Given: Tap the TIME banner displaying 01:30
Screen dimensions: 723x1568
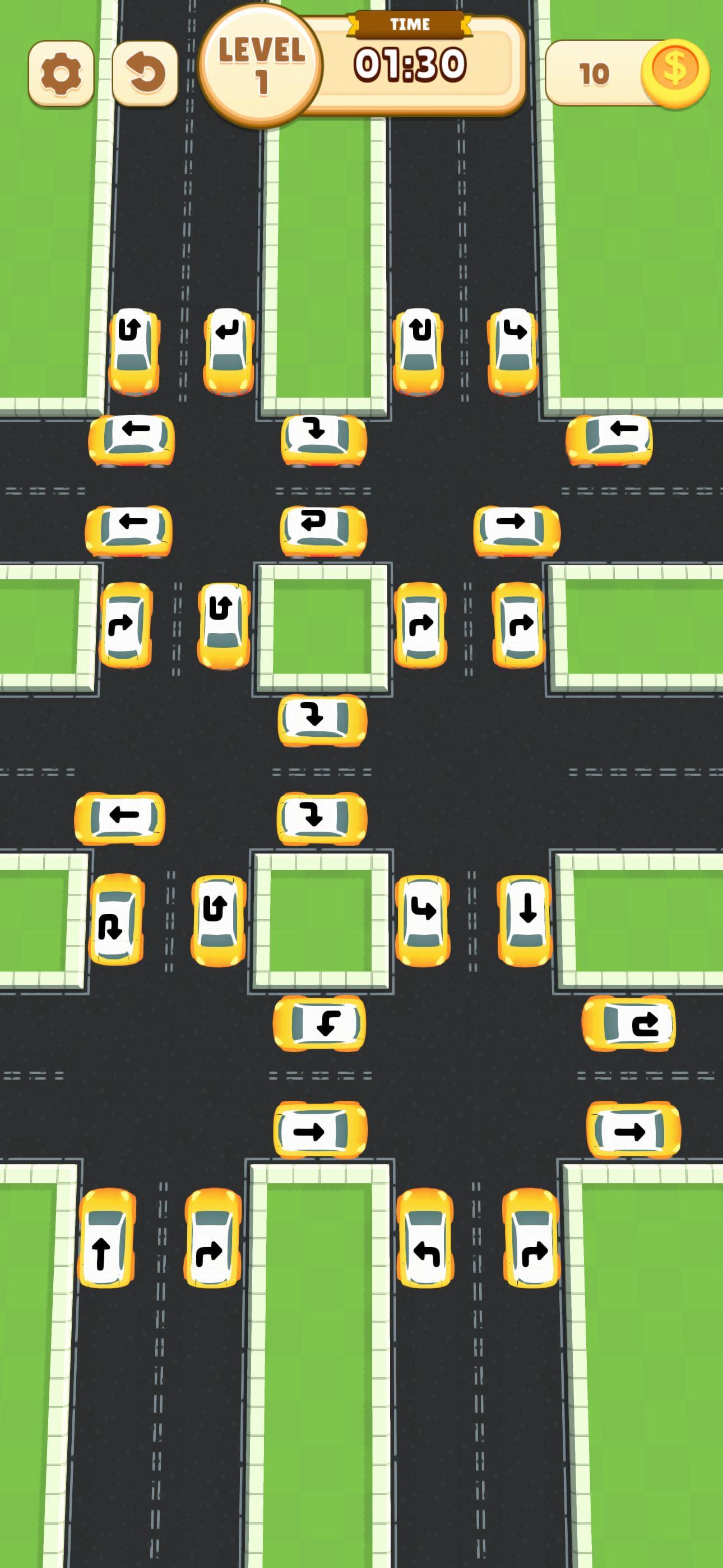Looking at the screenshot, I should pos(409,61).
